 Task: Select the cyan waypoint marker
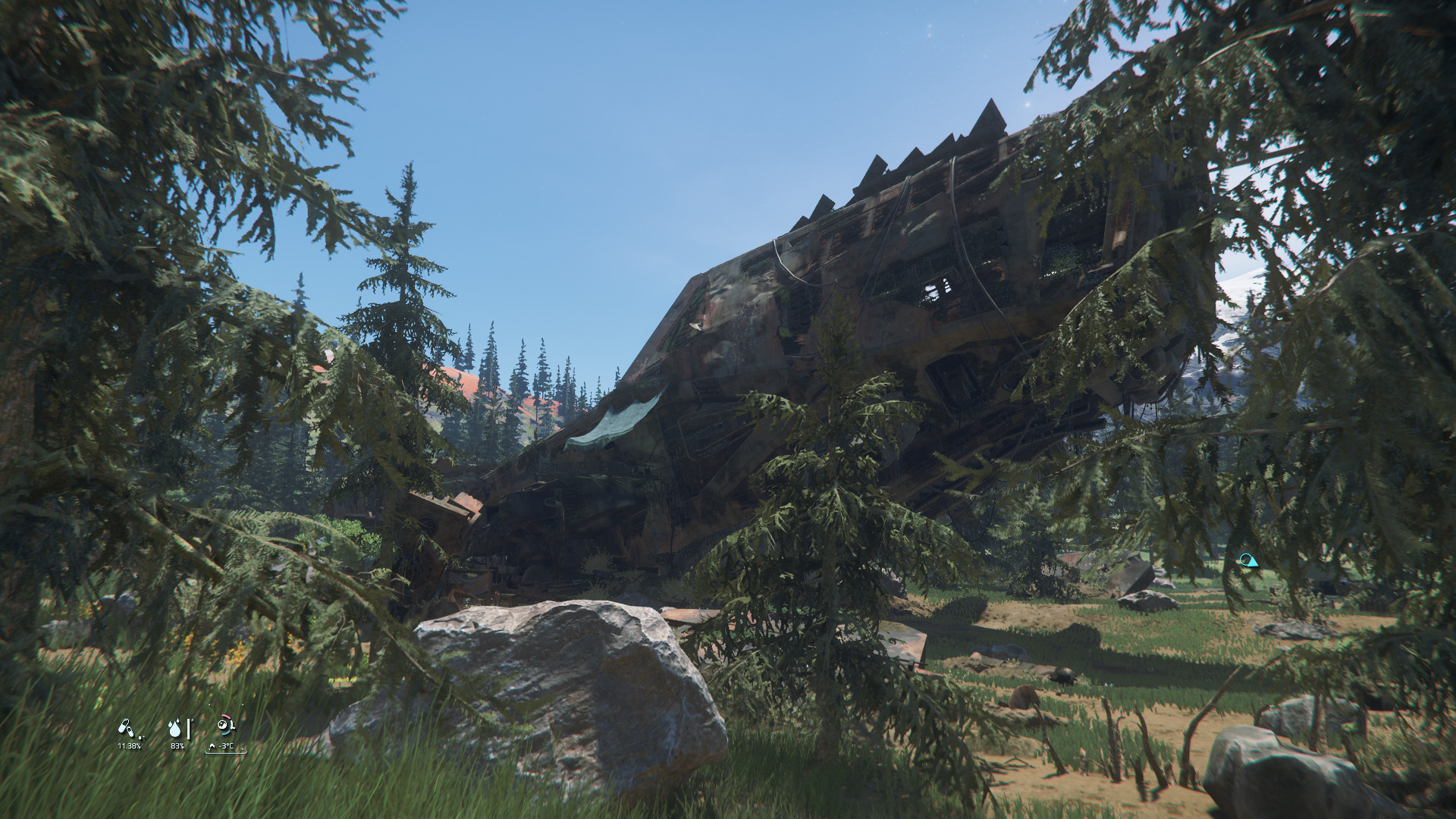[x=1247, y=560]
